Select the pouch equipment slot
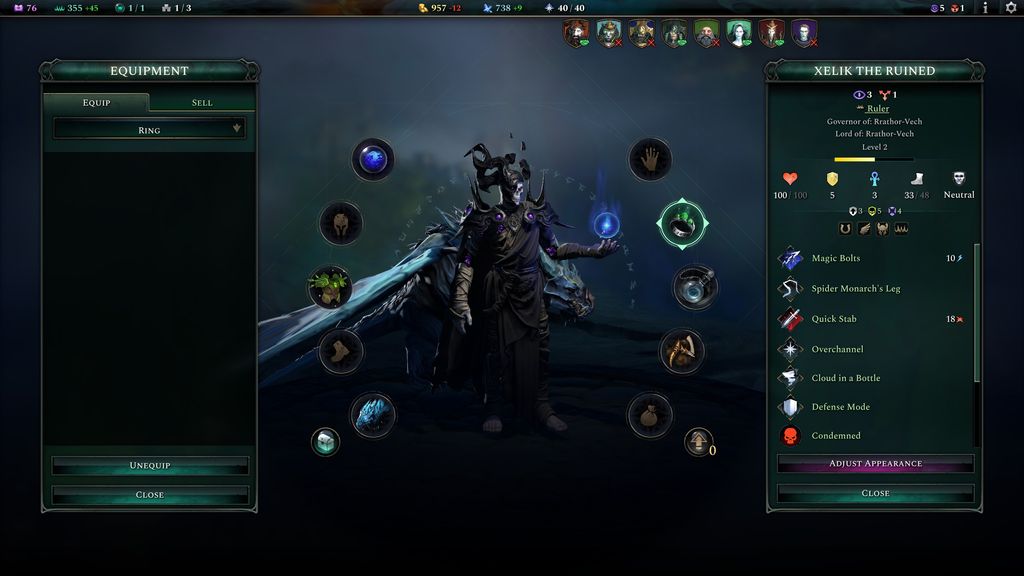The width and height of the screenshot is (1024, 576). 650,415
